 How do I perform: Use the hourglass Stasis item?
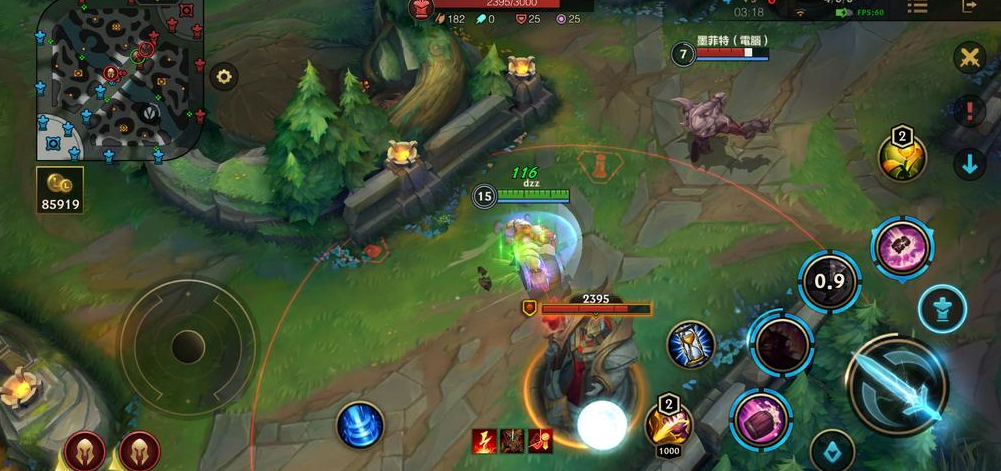[691, 345]
